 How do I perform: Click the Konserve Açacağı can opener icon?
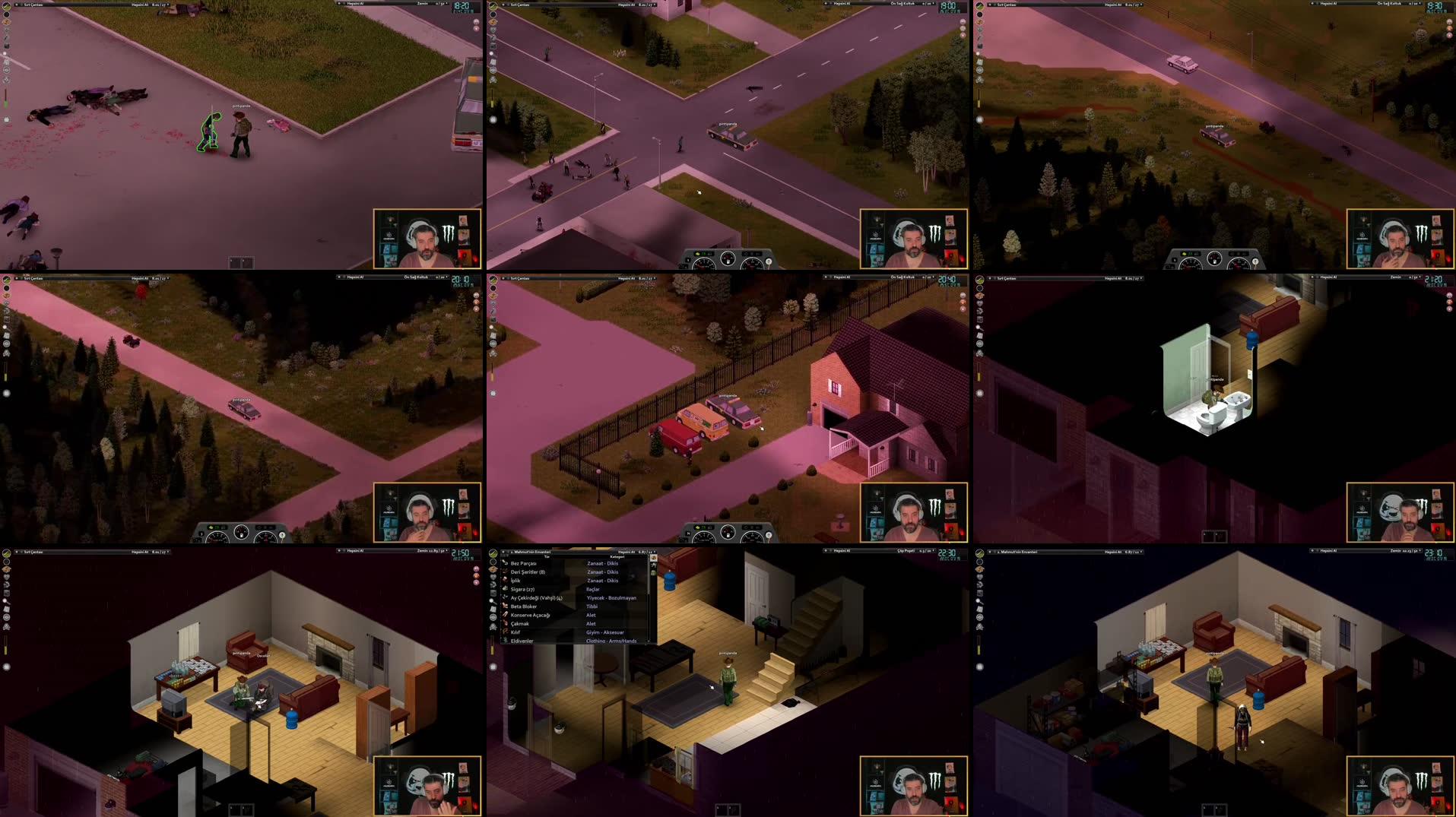506,614
